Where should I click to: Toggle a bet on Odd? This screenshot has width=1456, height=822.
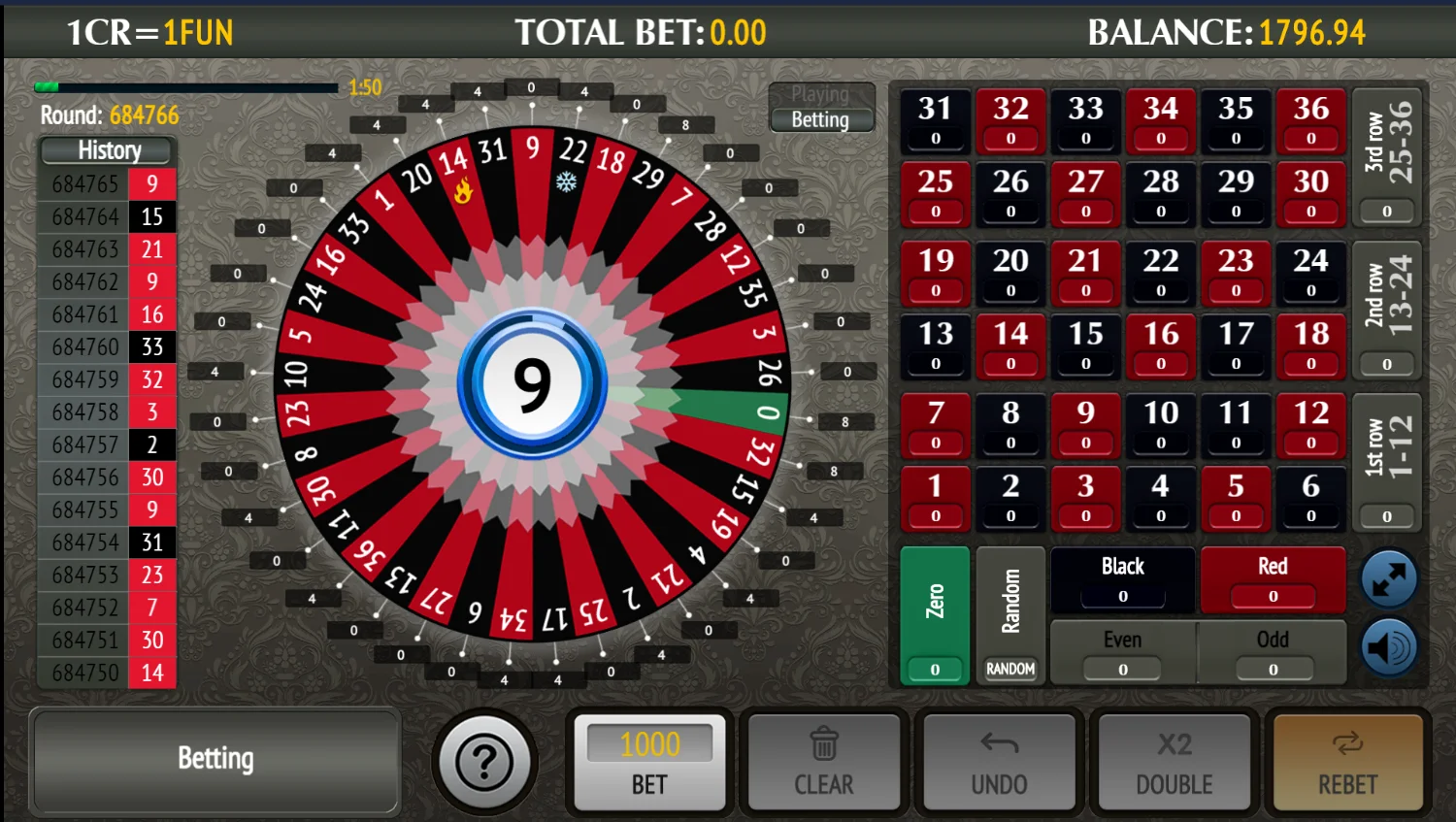click(1273, 650)
